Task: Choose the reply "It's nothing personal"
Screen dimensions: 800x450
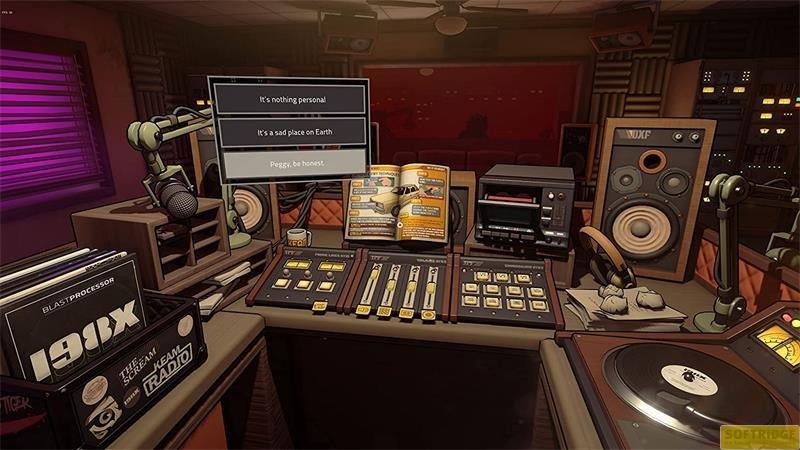Action: (x=291, y=100)
